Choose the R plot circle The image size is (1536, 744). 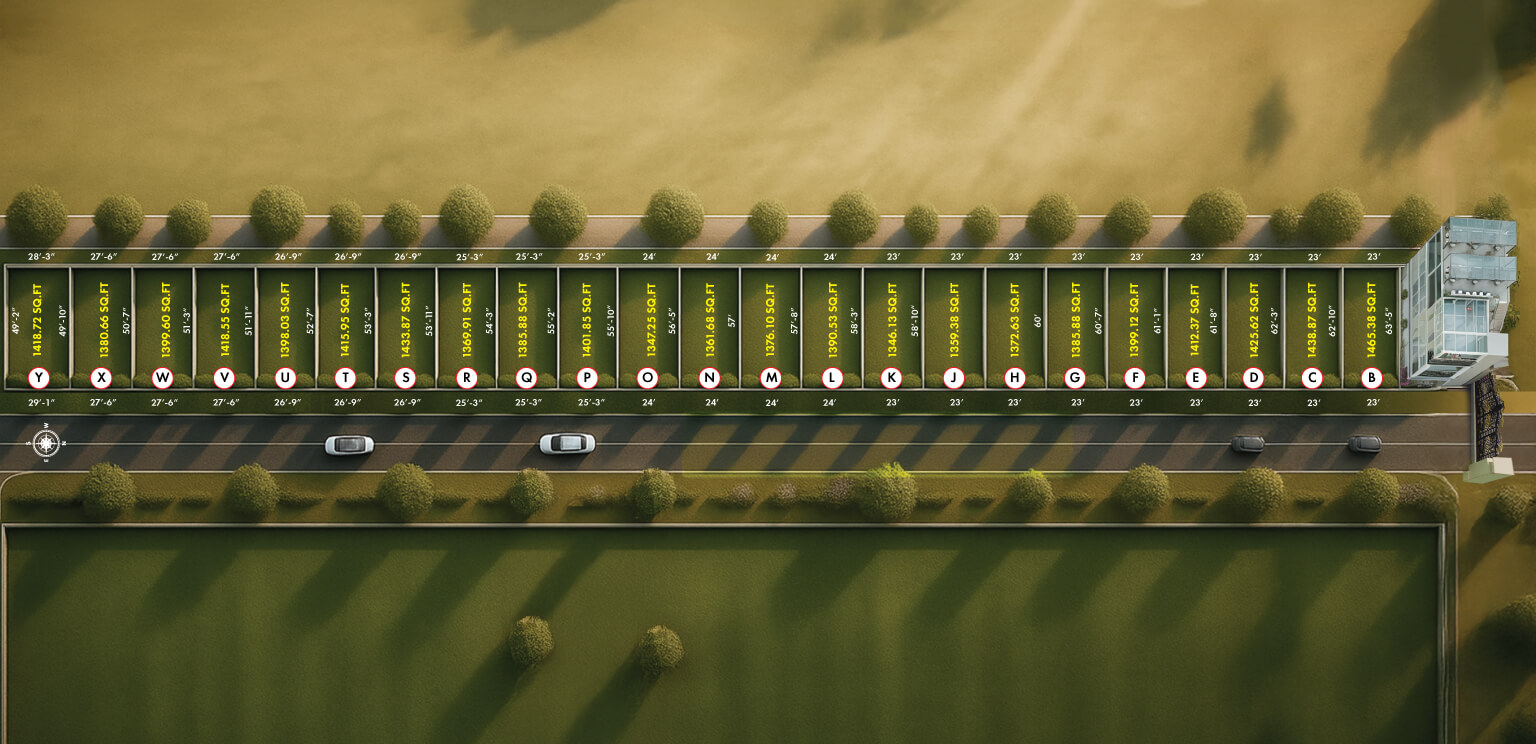coord(466,378)
